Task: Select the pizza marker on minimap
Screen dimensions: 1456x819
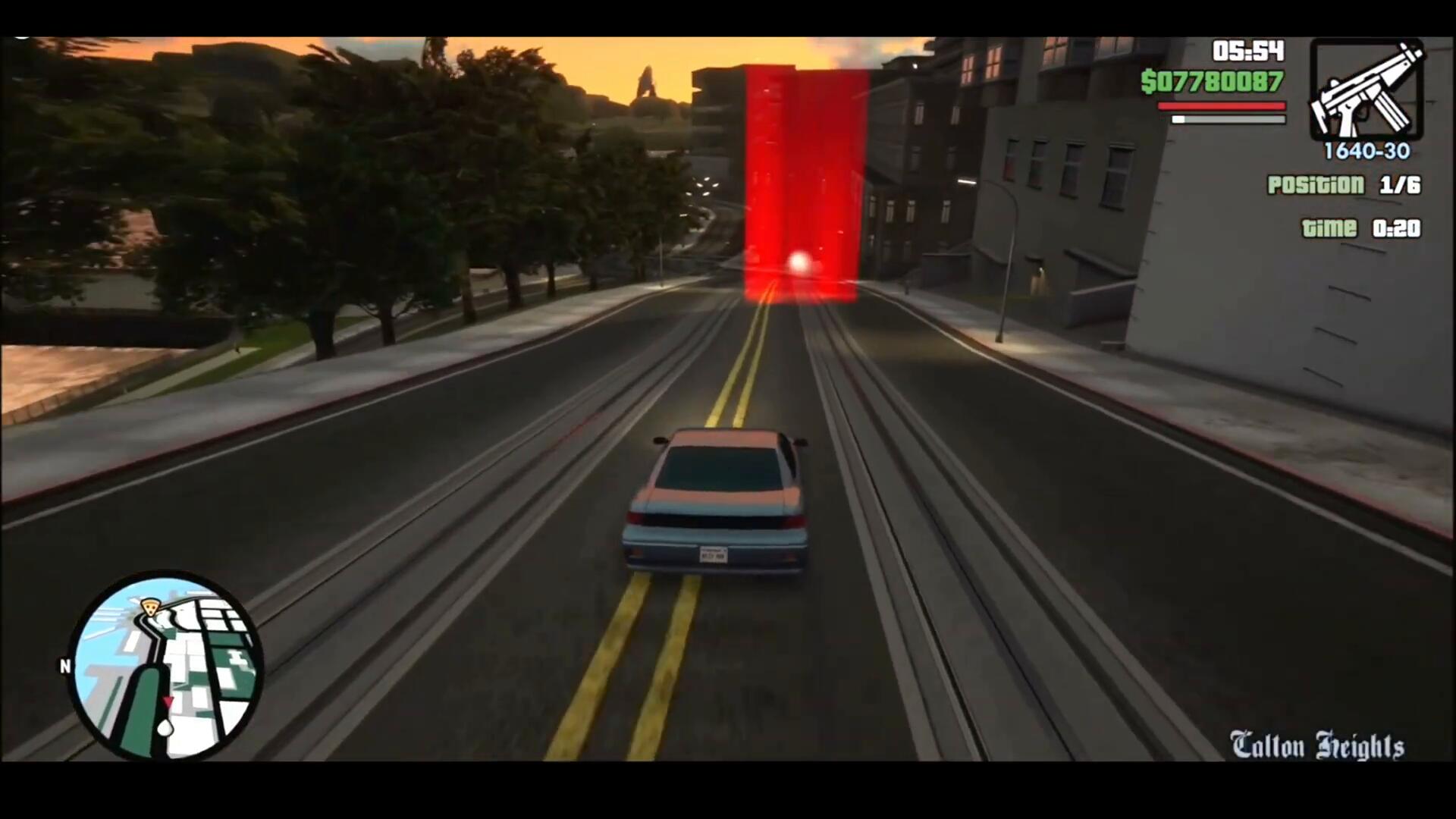Action: (151, 607)
